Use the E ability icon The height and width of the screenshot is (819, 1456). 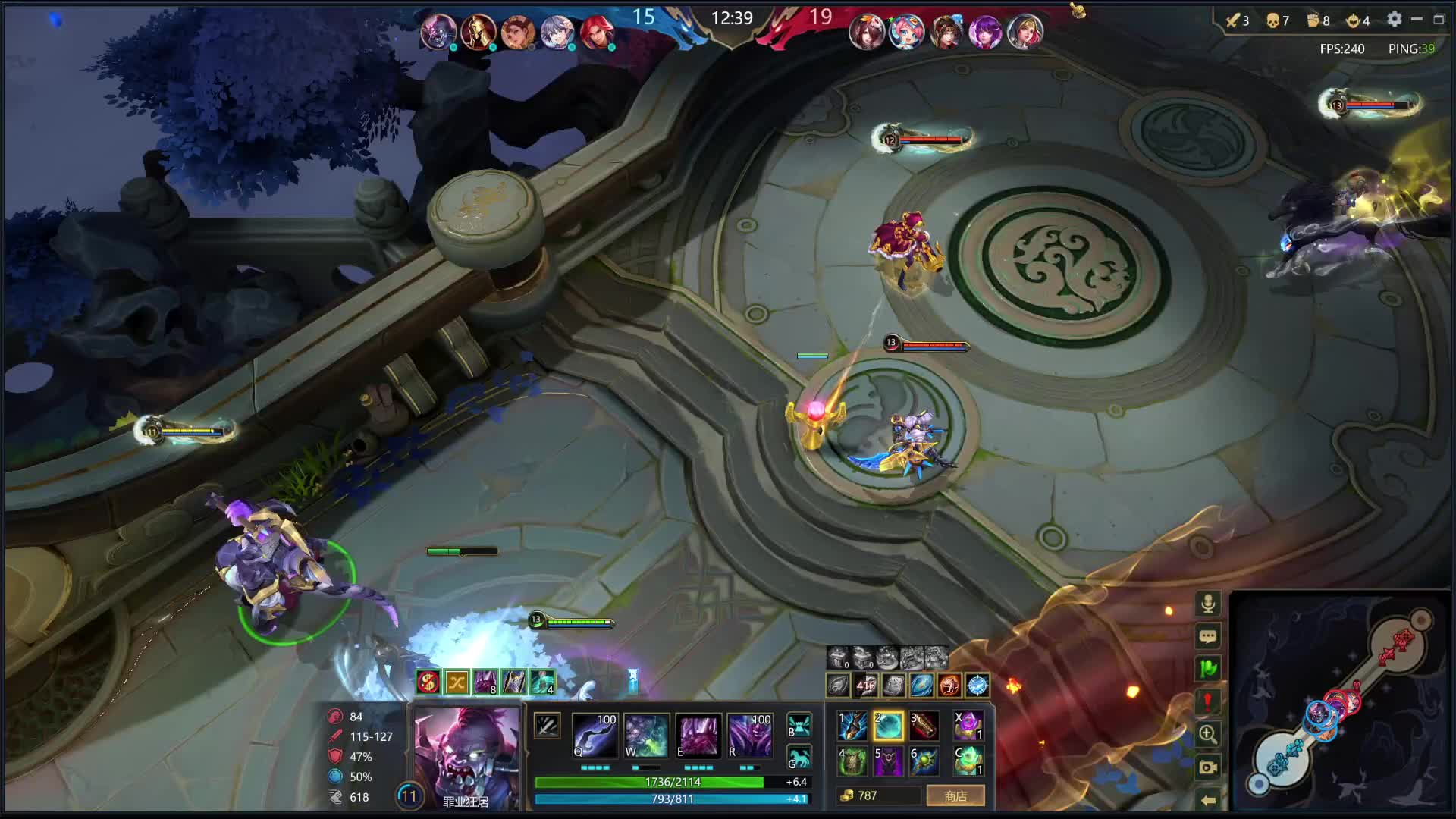point(698,735)
